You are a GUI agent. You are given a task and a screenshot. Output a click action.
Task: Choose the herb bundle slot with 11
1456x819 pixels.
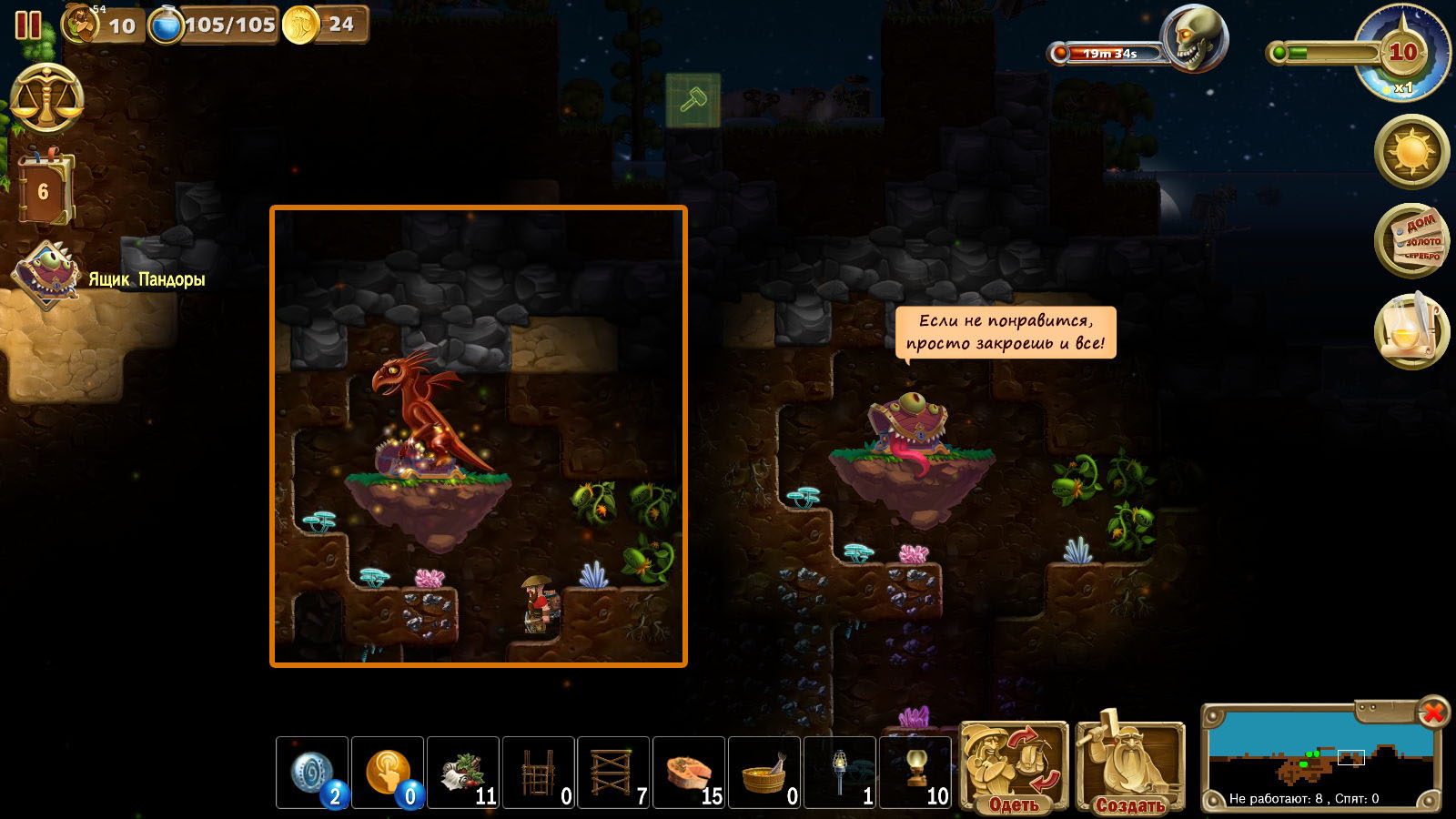[463, 773]
